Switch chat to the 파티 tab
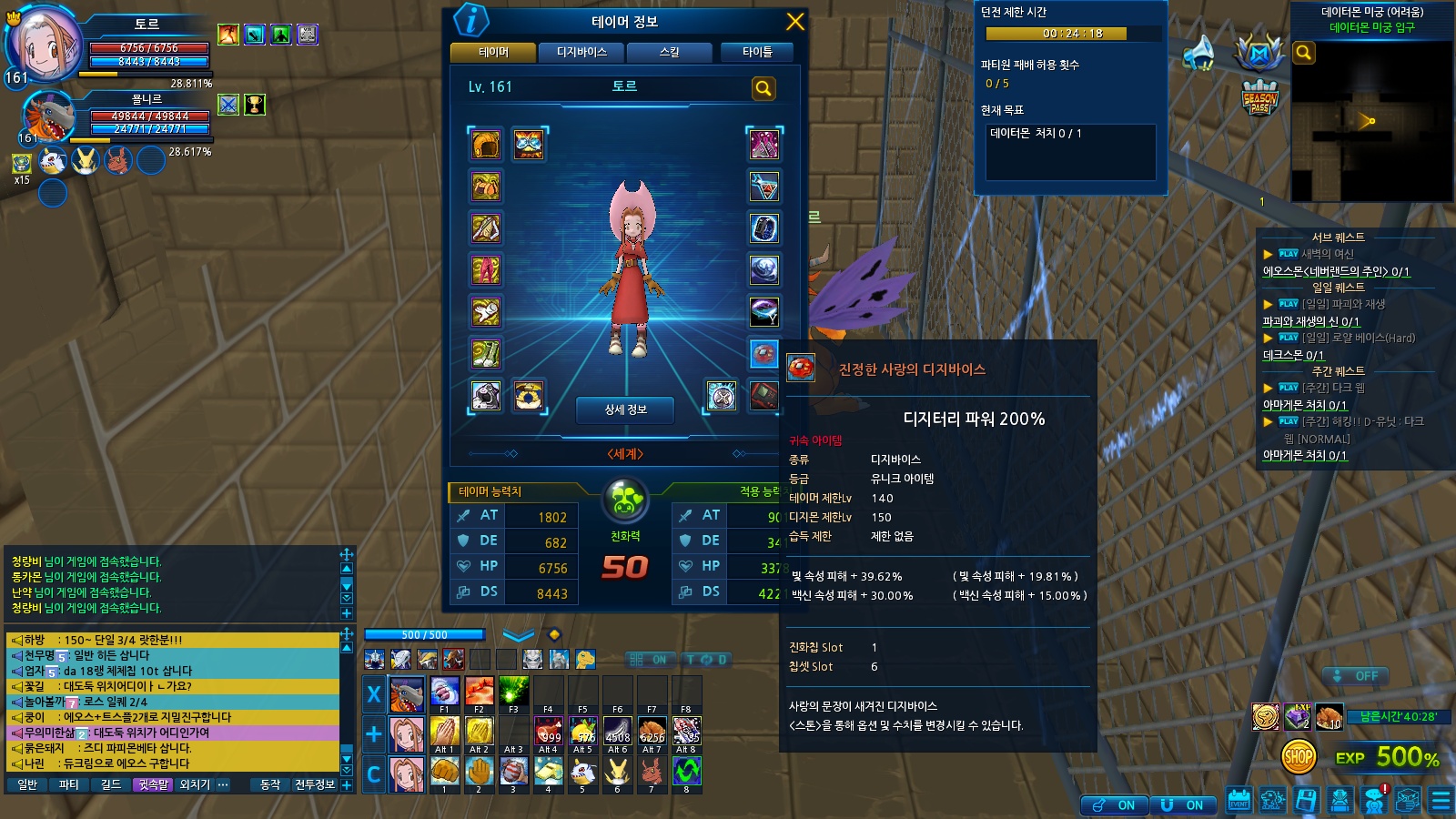Viewport: 1456px width, 819px height. [69, 784]
